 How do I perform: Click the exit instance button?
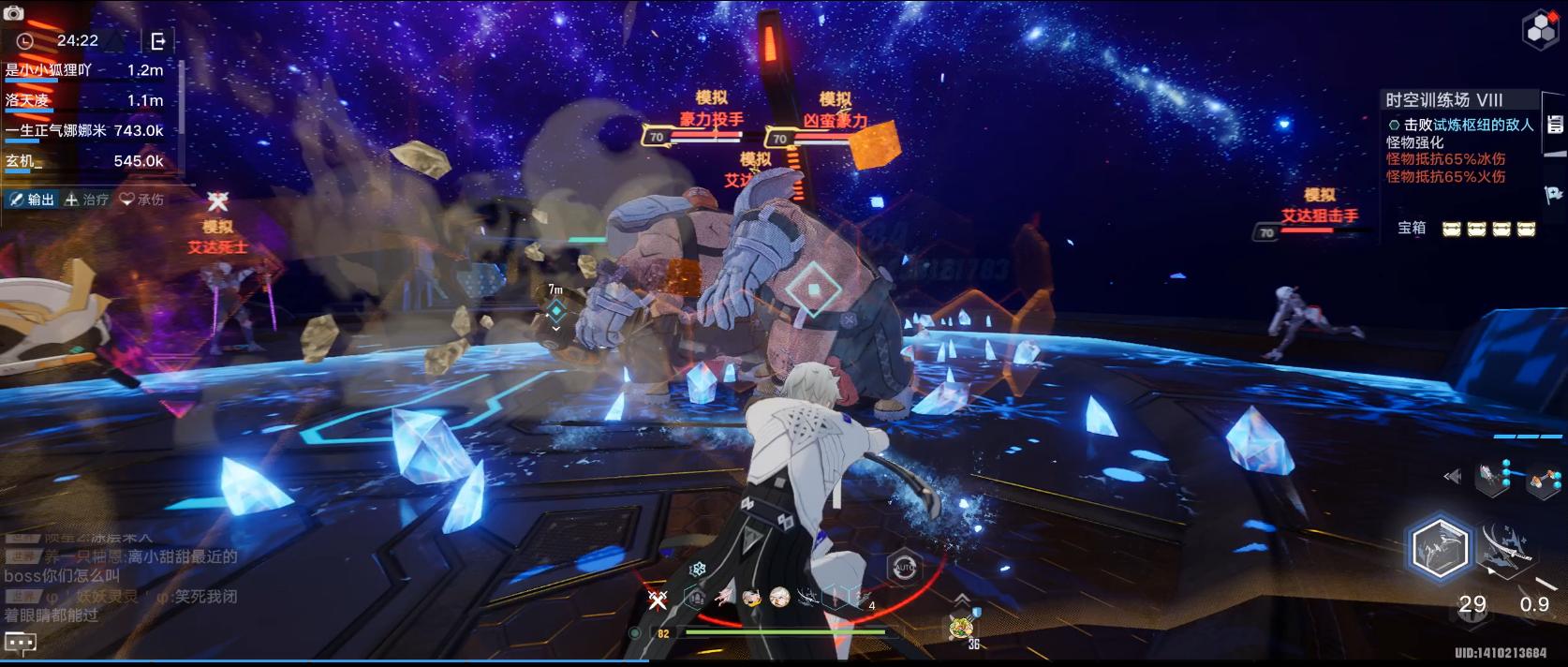tap(157, 40)
